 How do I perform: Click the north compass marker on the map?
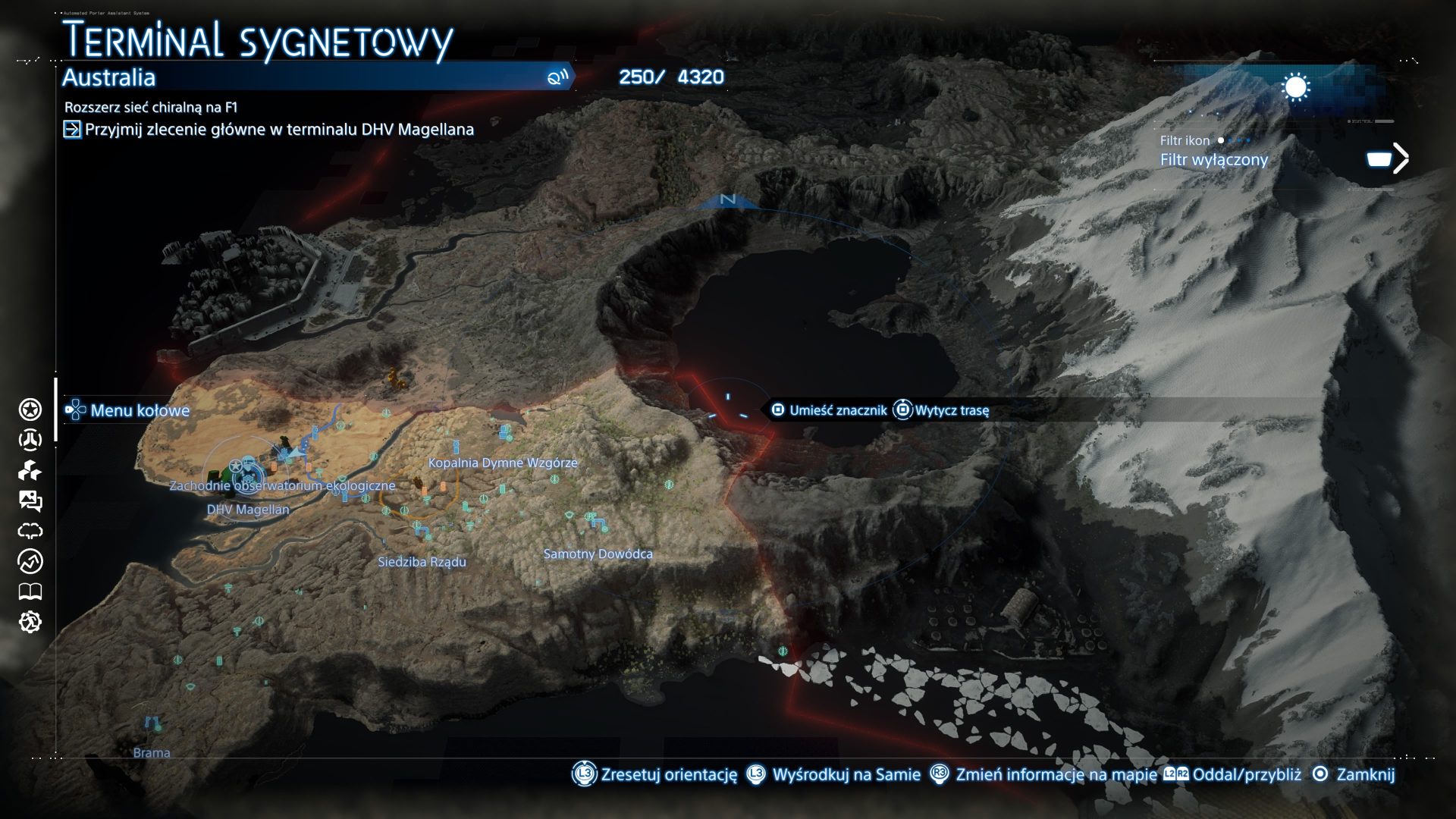[x=728, y=199]
